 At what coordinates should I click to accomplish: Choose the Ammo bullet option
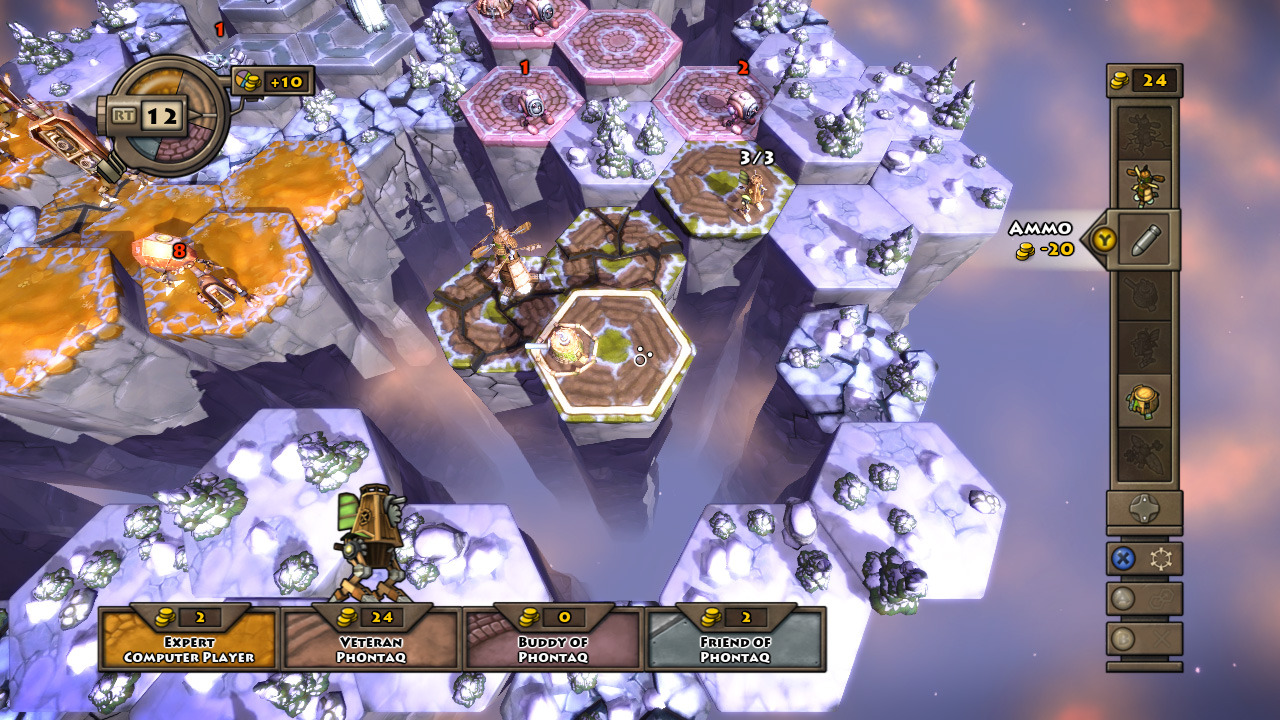click(1144, 240)
